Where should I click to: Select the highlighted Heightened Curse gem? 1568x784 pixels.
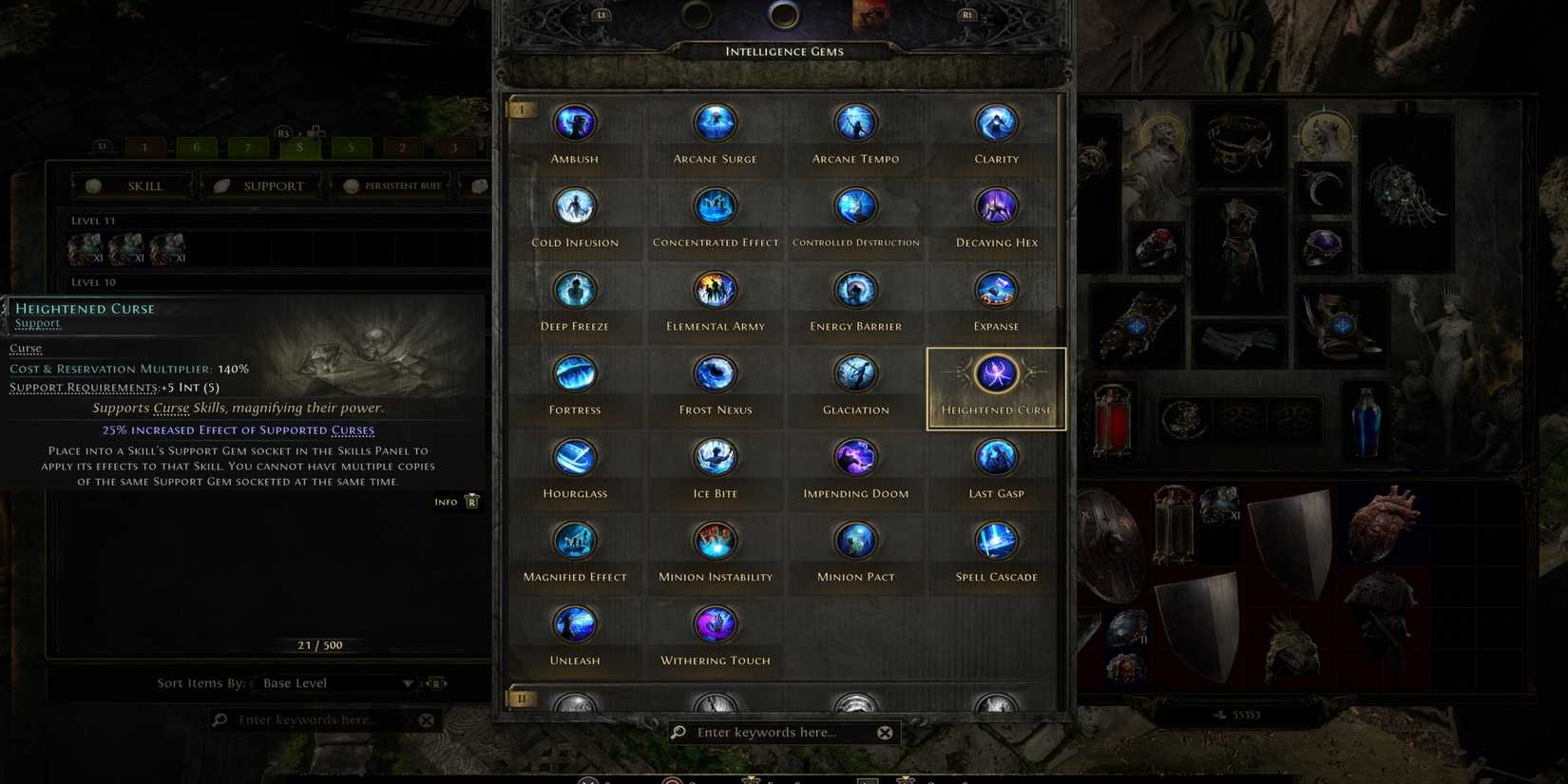[995, 374]
